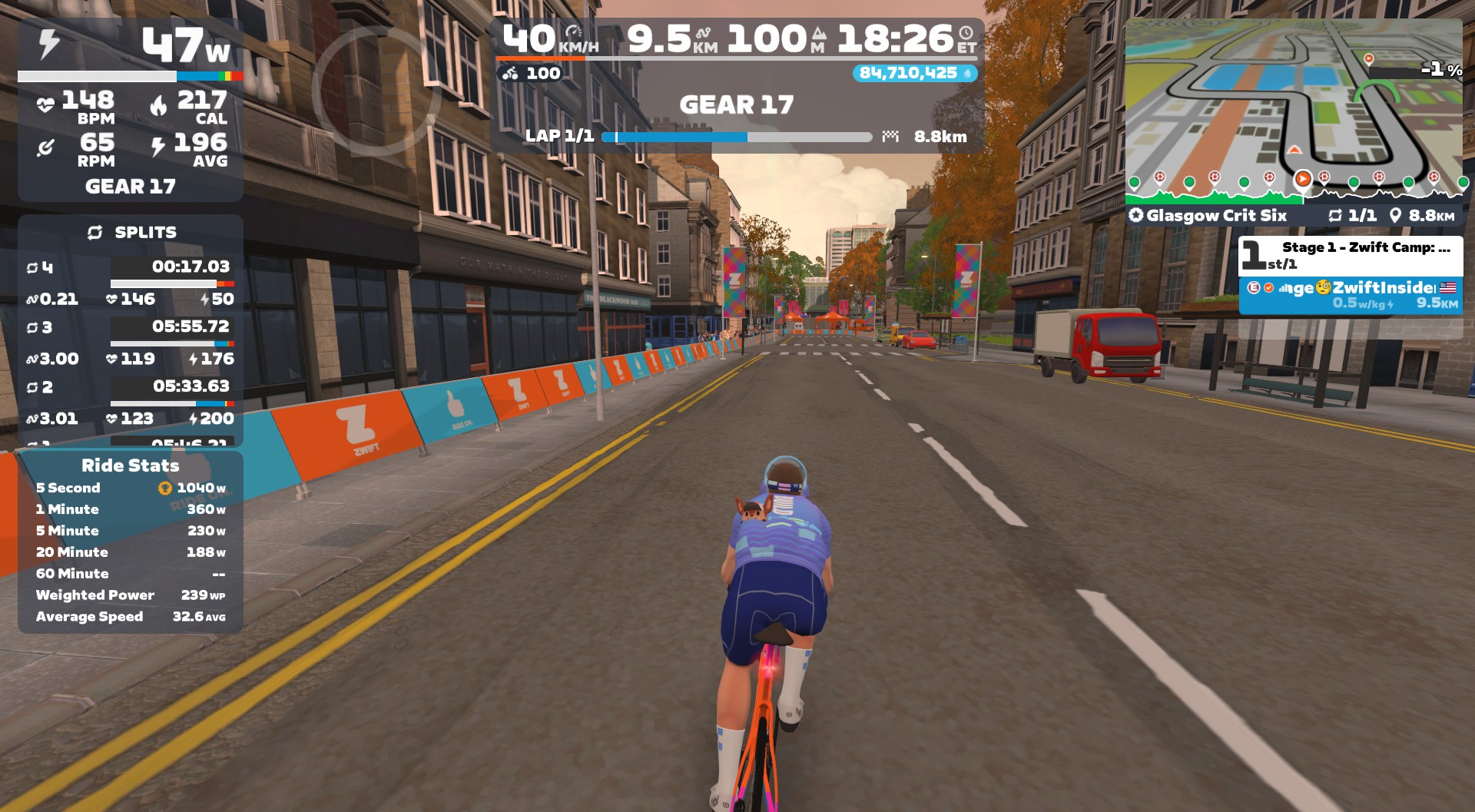Open the Splits panel header

click(x=131, y=232)
